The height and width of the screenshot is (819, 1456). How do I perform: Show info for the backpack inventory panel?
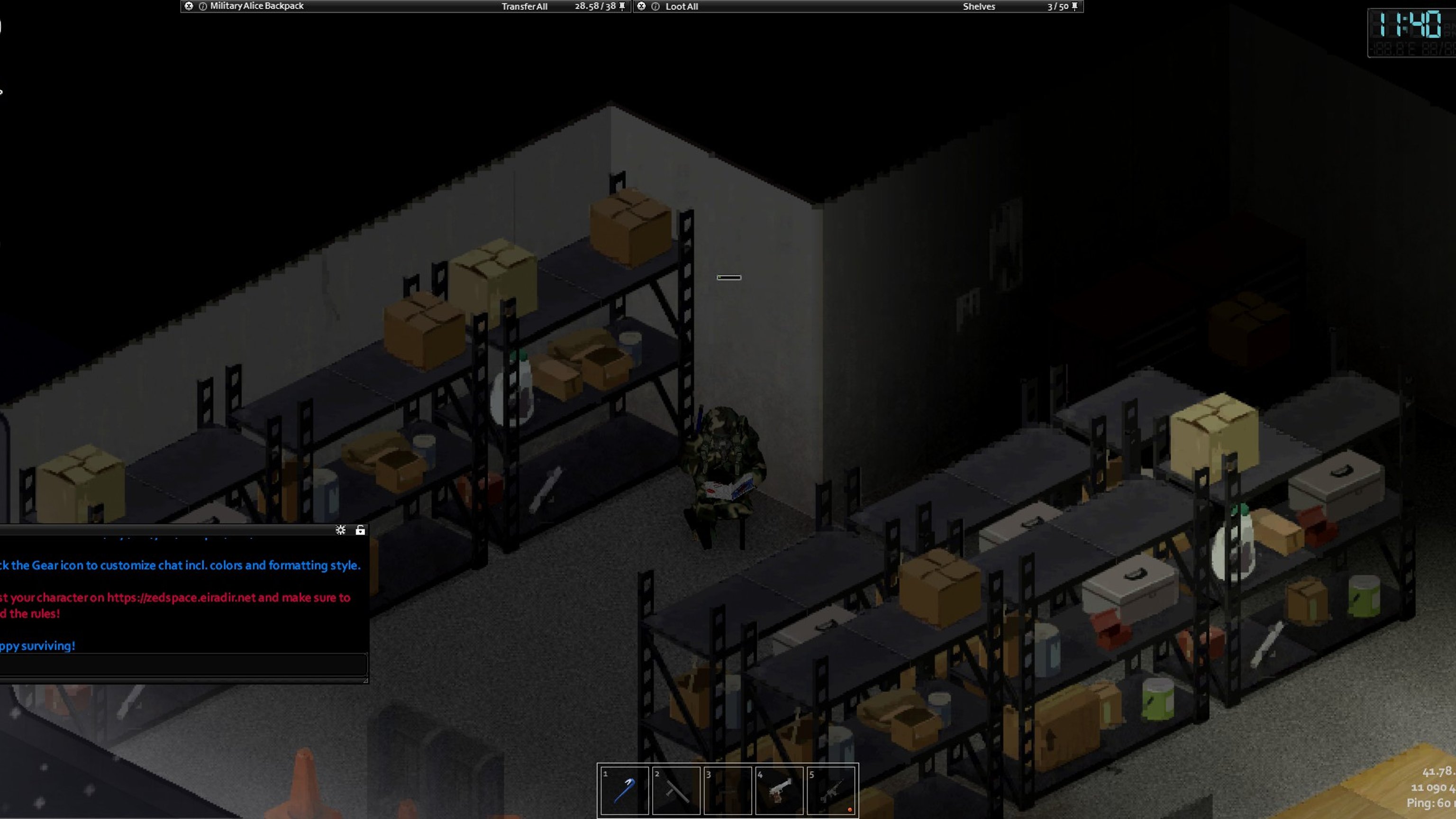[203, 7]
